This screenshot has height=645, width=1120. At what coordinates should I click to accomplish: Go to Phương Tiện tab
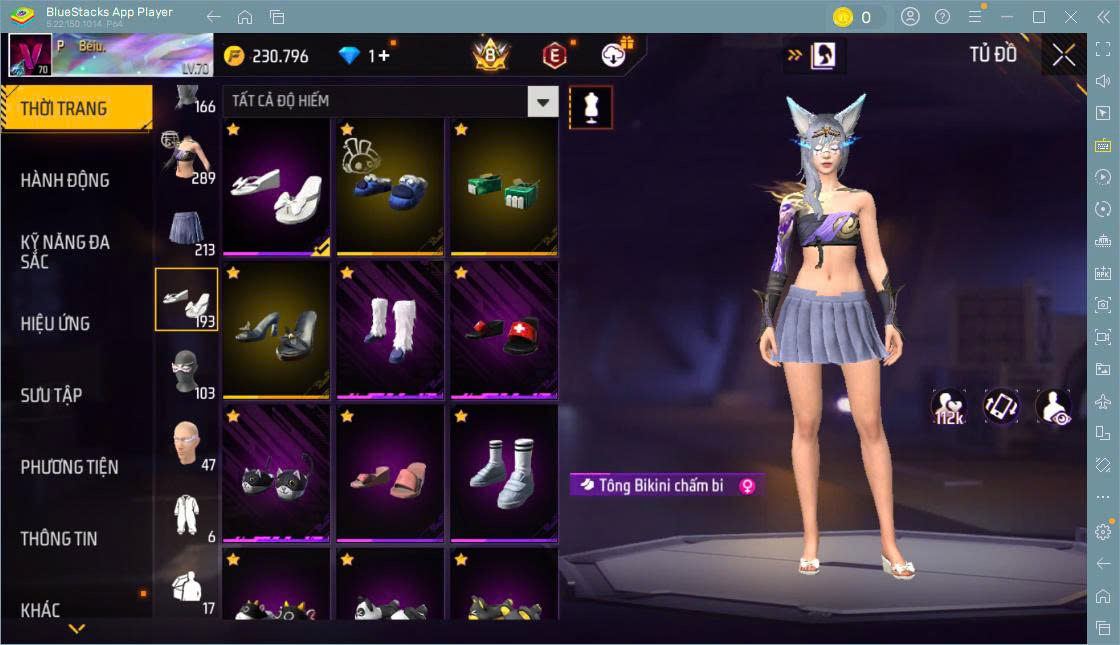(x=69, y=467)
